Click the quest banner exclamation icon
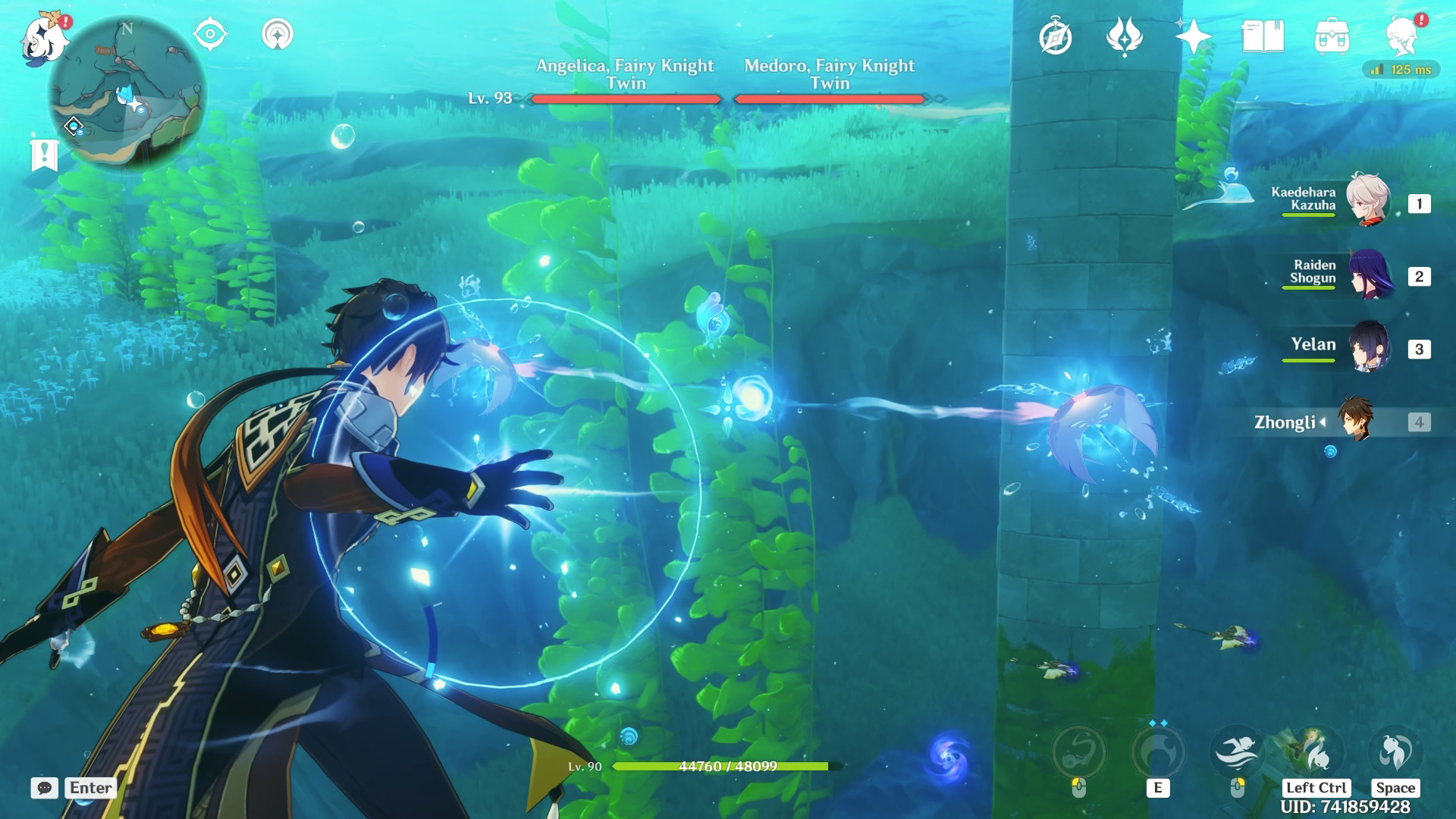1456x819 pixels. (44, 155)
